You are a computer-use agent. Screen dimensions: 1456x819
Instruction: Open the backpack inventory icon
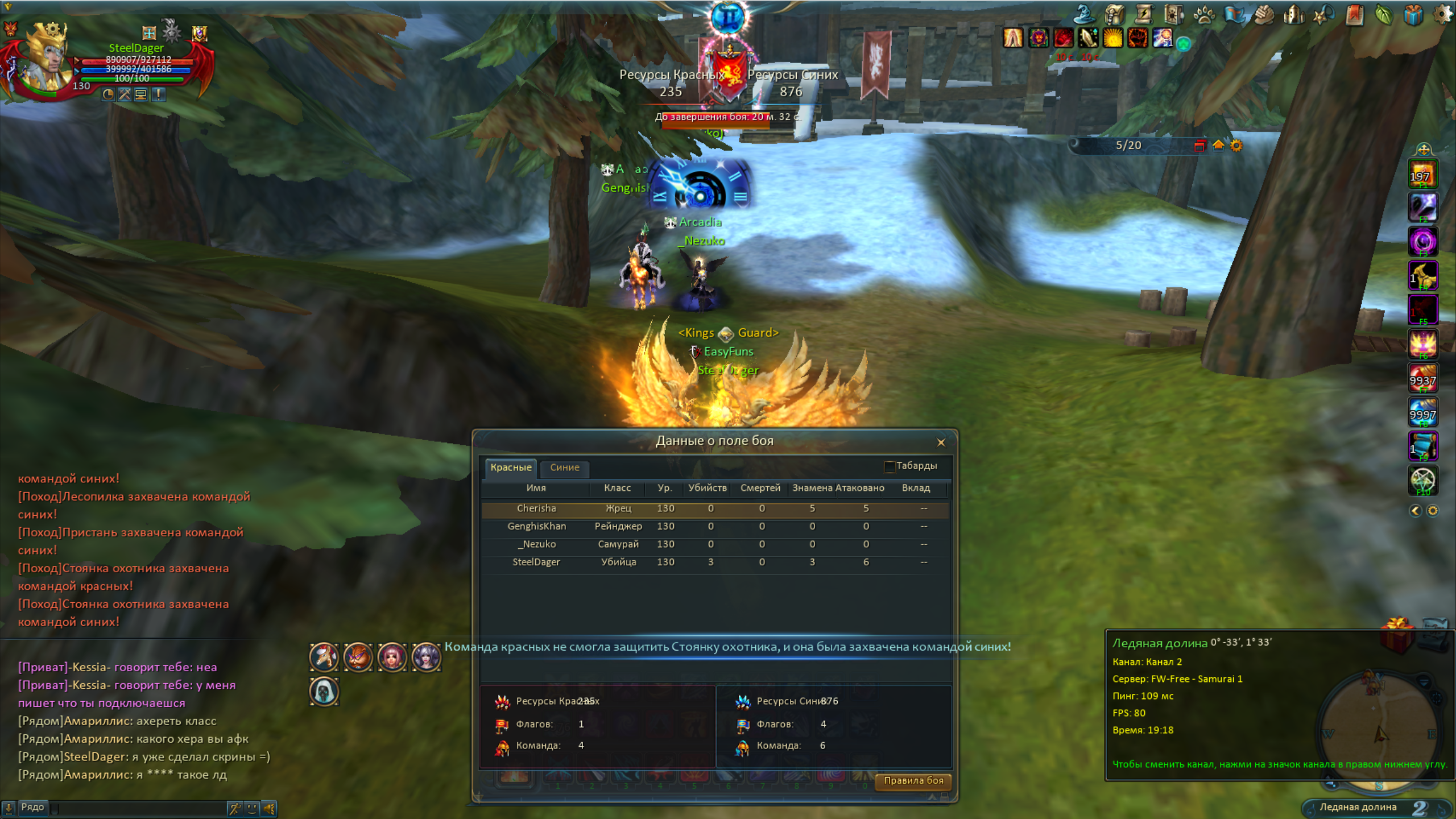tap(1115, 15)
